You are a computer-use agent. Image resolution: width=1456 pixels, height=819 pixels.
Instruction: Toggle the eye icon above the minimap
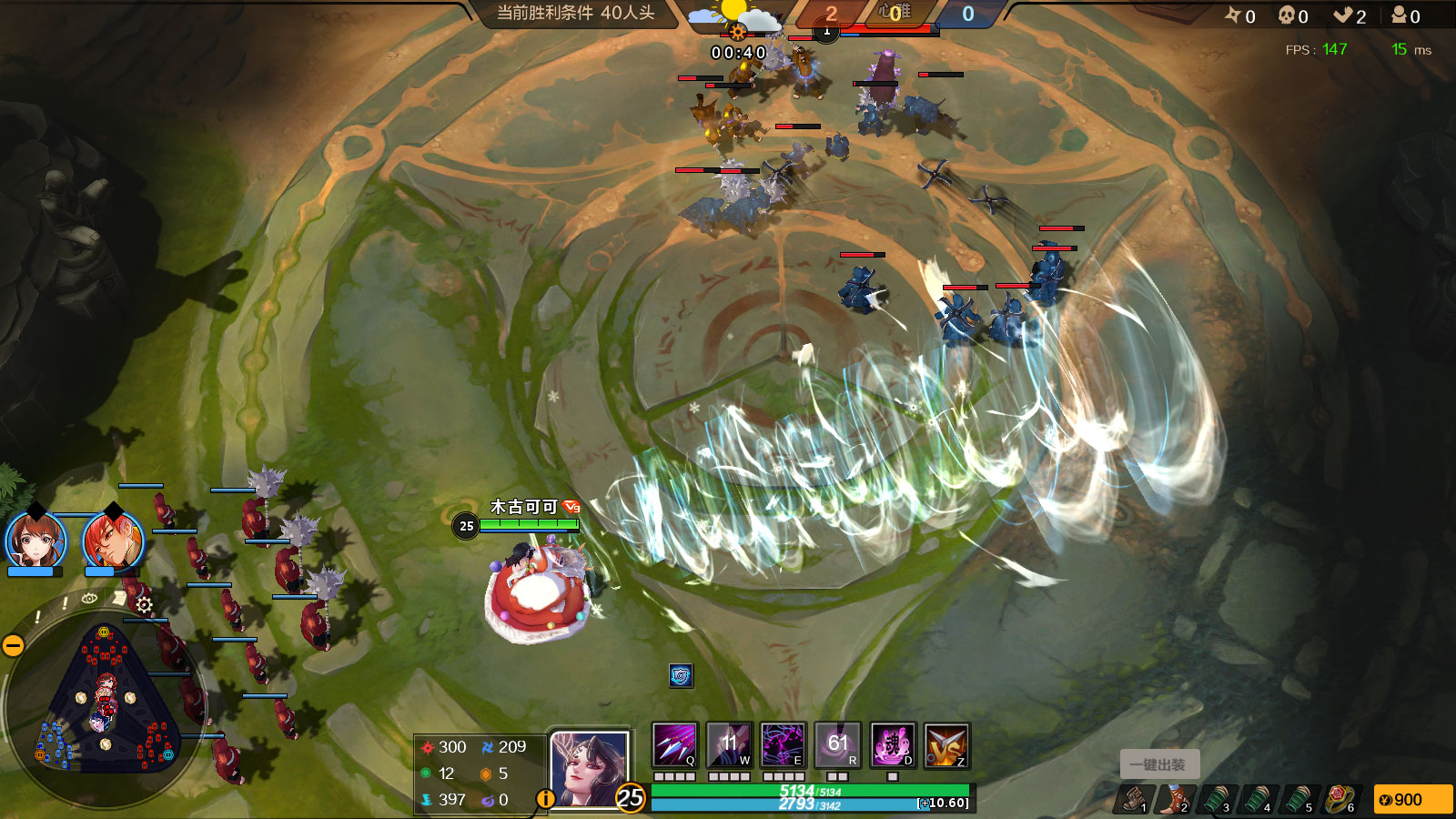[x=89, y=599]
